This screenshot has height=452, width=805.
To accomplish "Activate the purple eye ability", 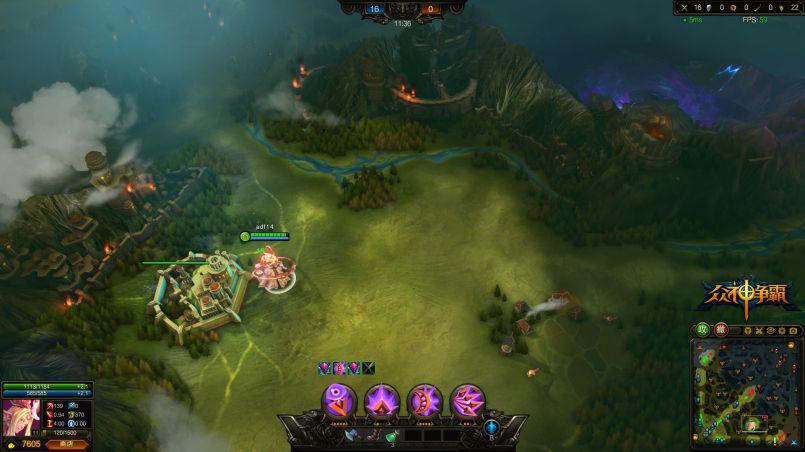I will tap(339, 400).
